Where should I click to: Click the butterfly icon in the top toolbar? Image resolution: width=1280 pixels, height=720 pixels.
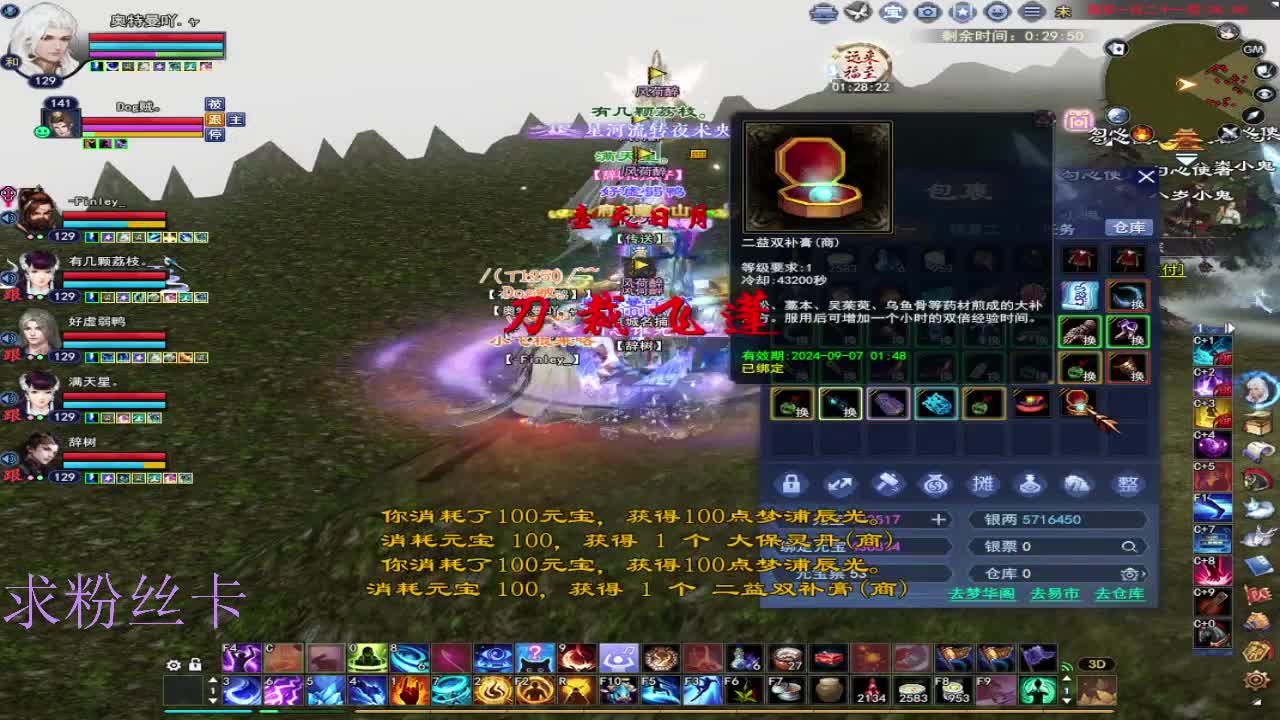click(857, 12)
